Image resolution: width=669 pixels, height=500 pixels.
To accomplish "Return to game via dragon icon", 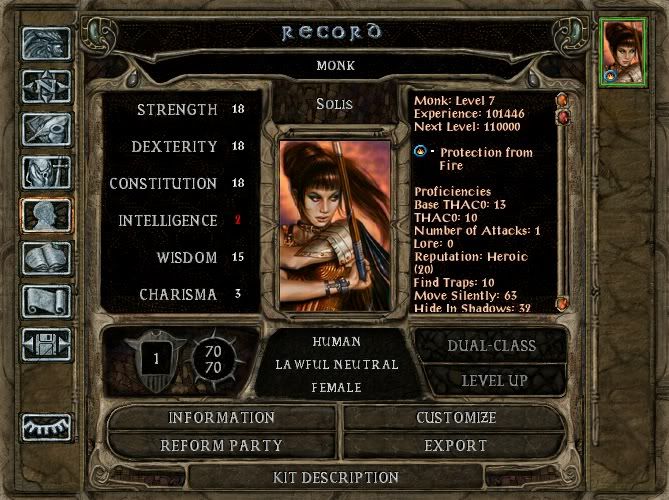I will (x=46, y=43).
